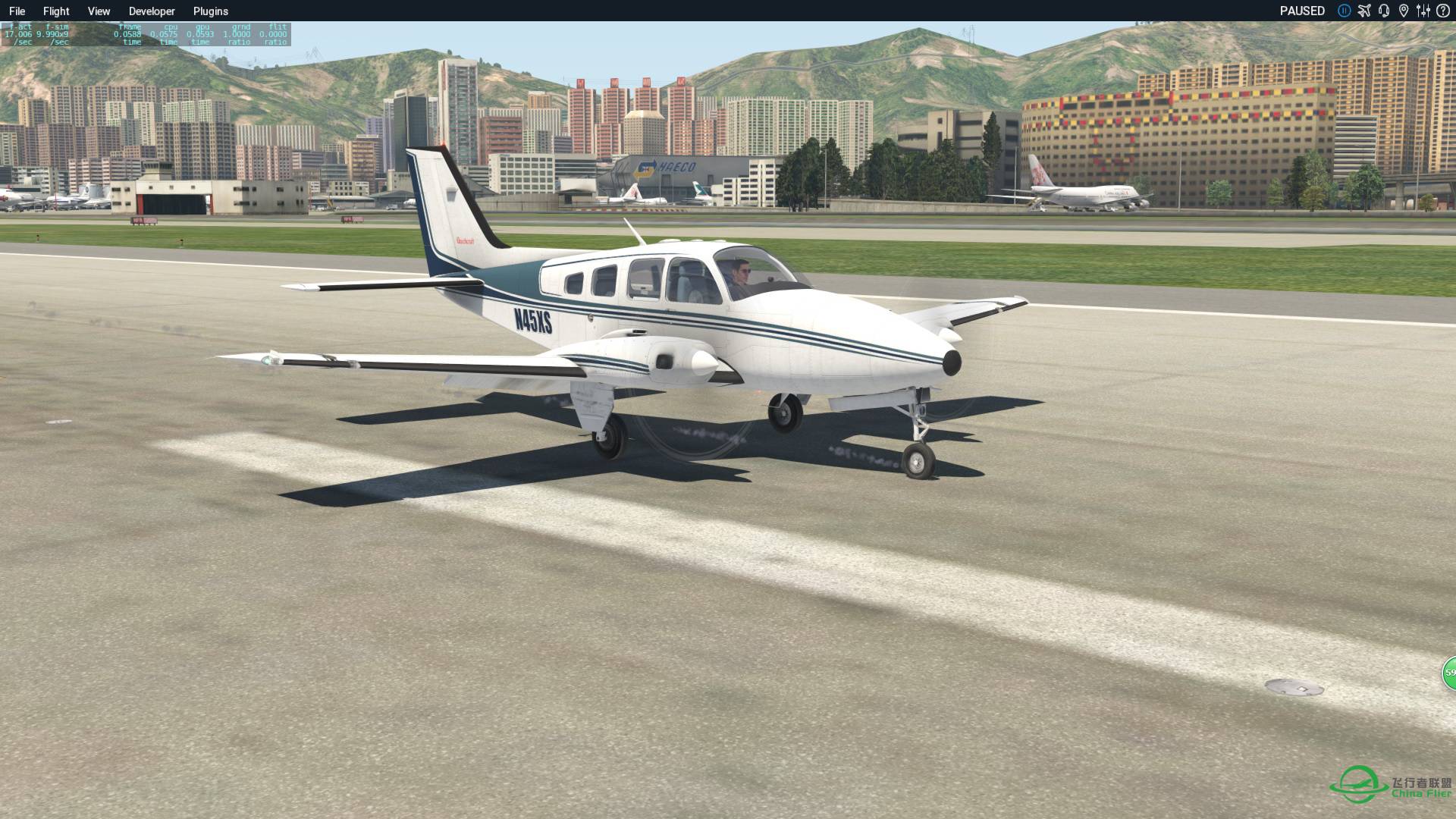The width and height of the screenshot is (1456, 819).
Task: Open the View menu
Action: tap(98, 11)
